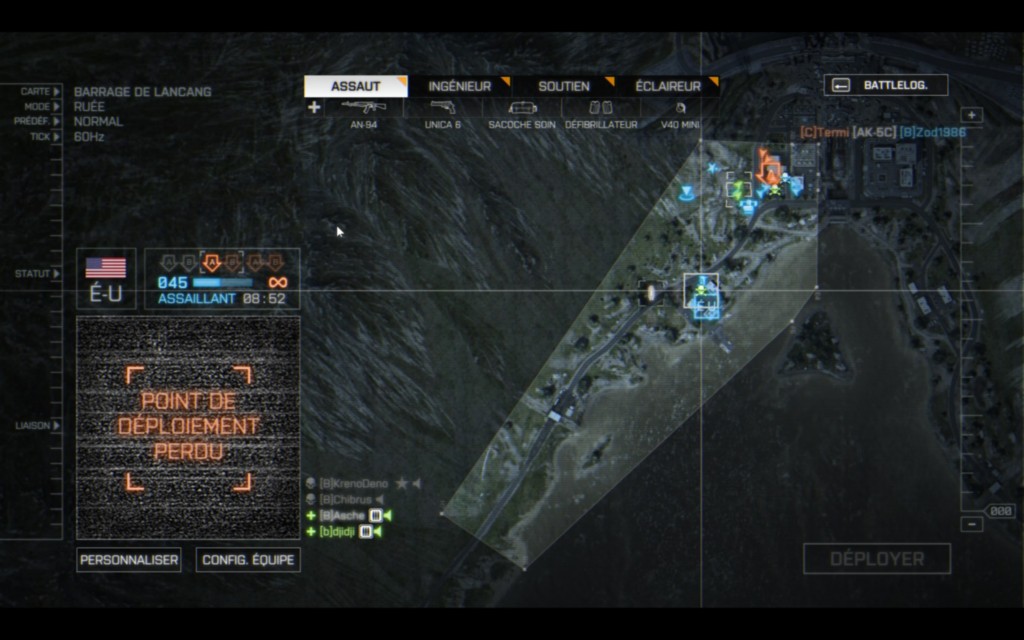Select squad member [B]KrenoDeno in list
This screenshot has width=1024, height=640.
click(353, 484)
